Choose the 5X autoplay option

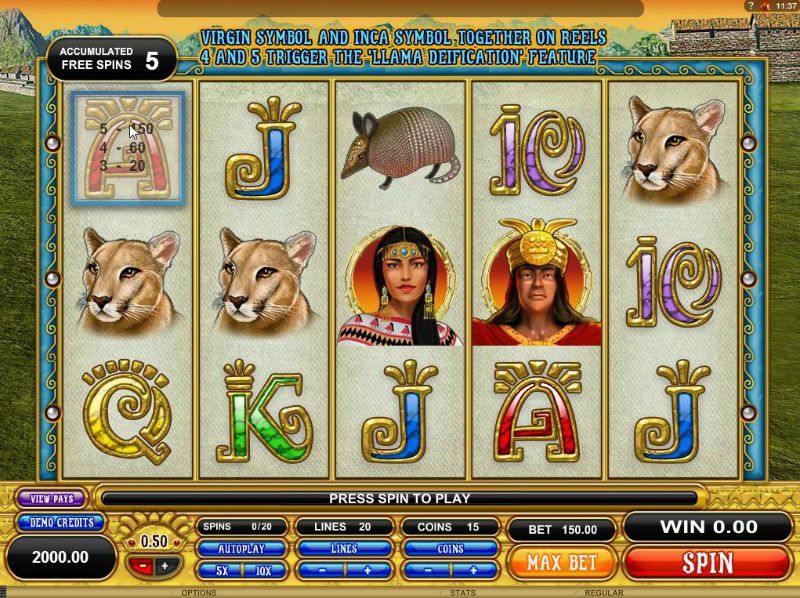220,569
